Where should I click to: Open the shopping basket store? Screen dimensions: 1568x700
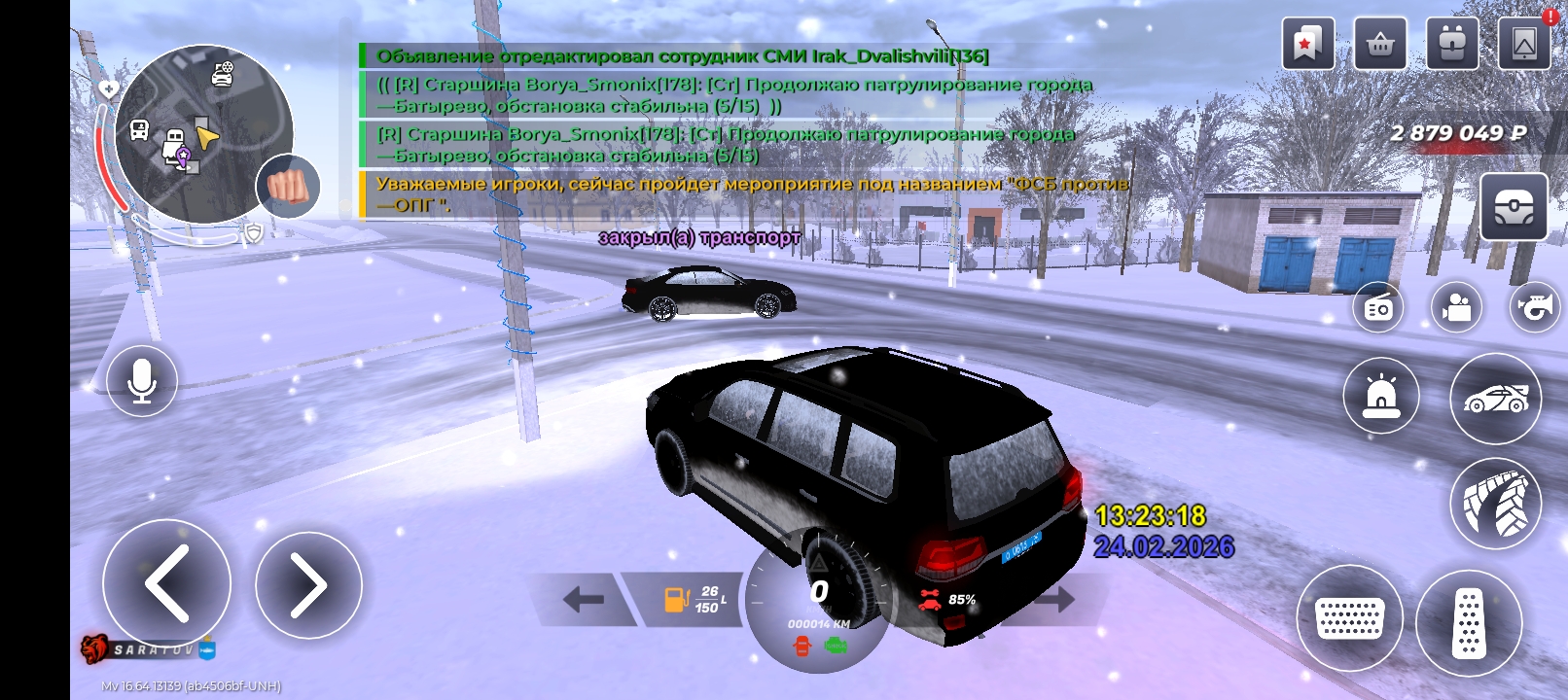1379,44
